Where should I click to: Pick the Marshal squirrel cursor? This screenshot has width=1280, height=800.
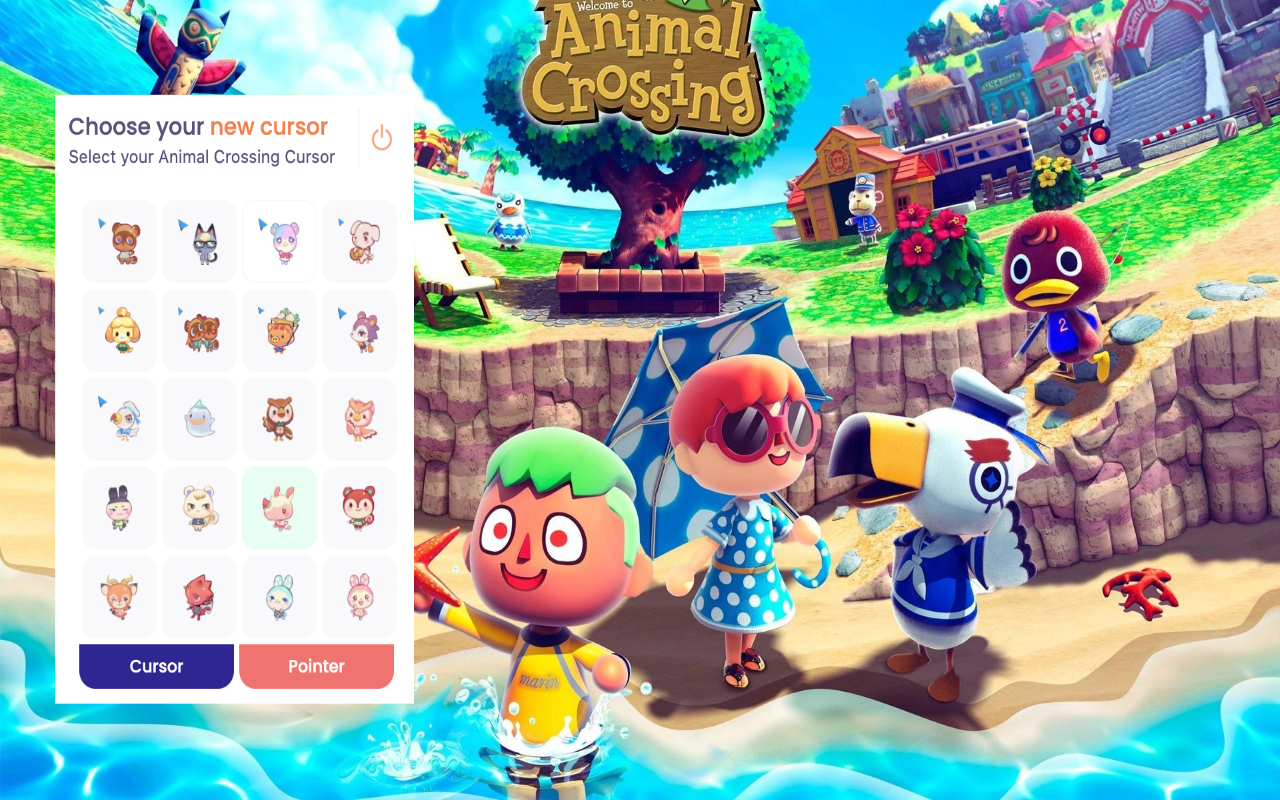tap(199, 507)
